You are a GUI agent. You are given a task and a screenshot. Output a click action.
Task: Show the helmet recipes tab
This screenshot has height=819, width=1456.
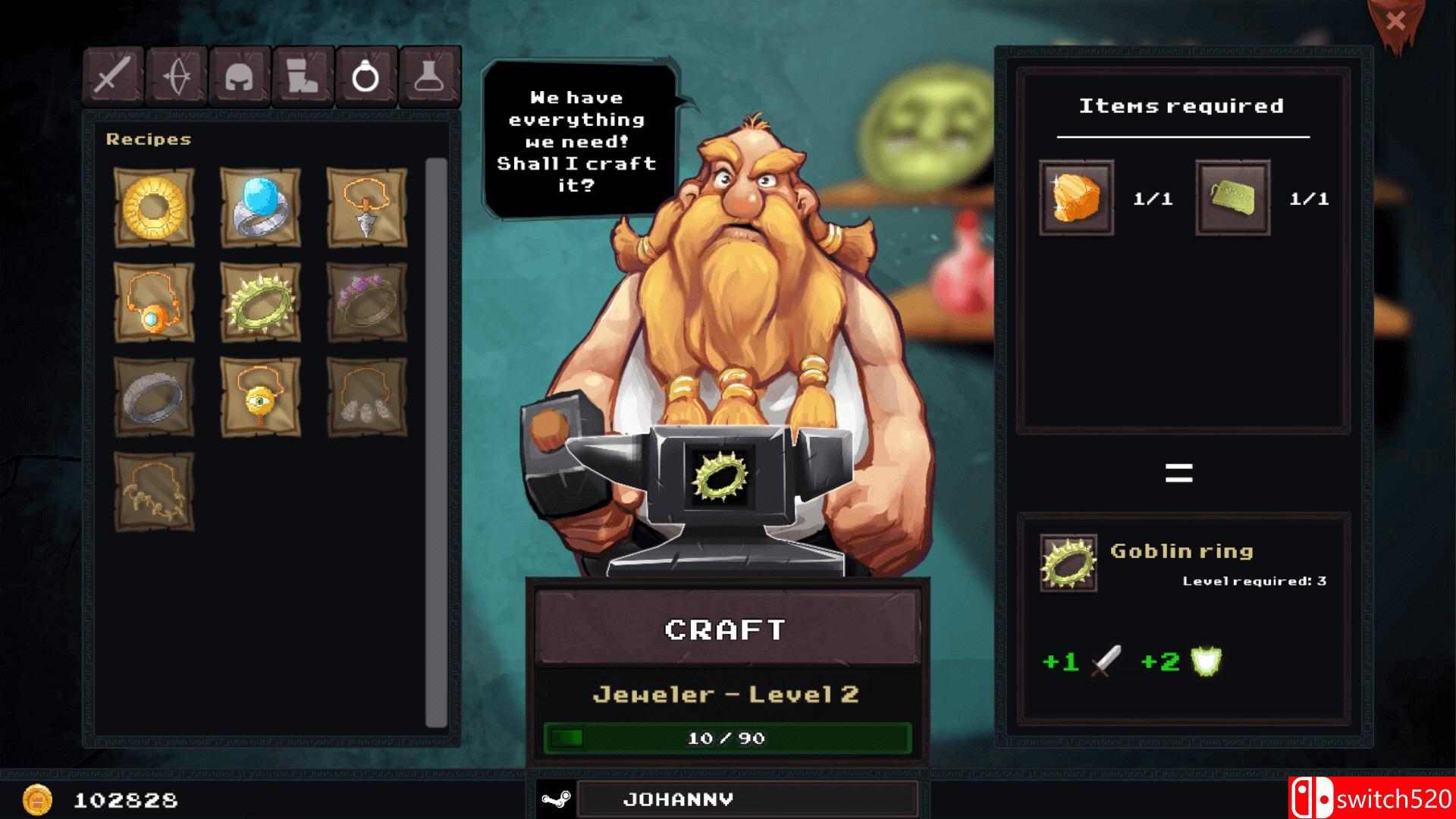pos(240,76)
